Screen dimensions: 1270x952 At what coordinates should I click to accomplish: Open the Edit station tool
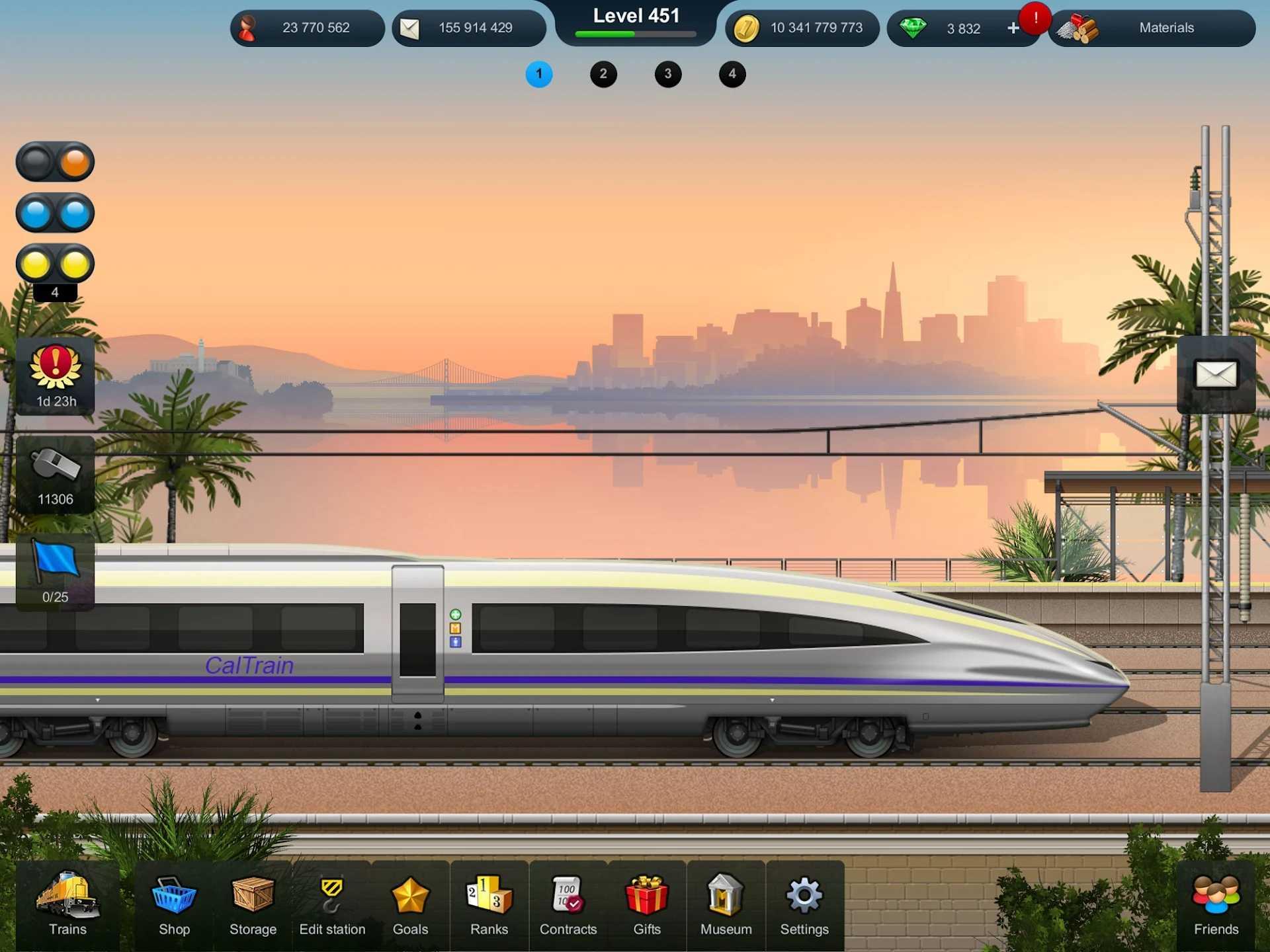tap(332, 906)
